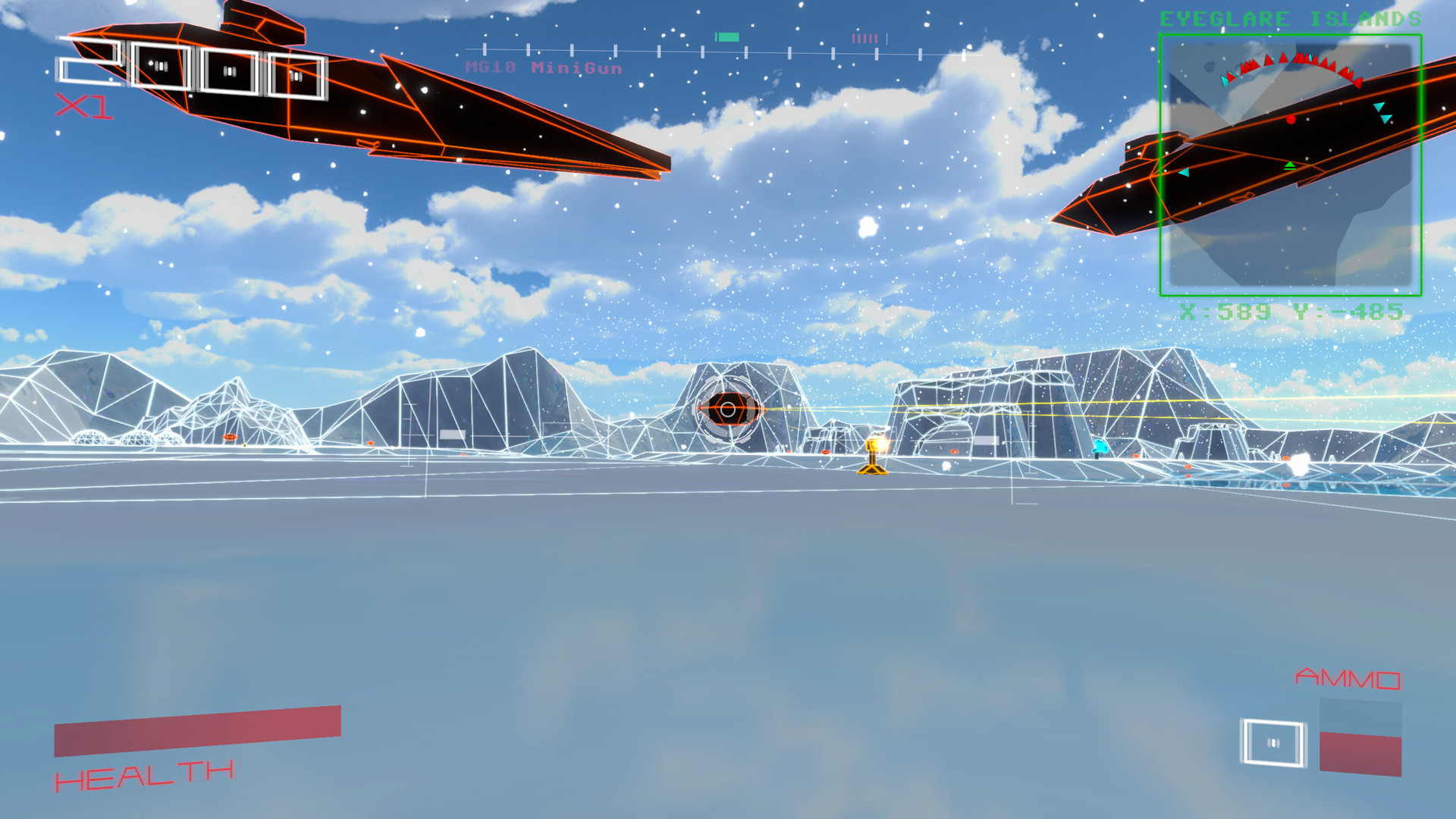The width and height of the screenshot is (1456, 819).
Task: Select the red dot player marker on minimap
Action: click(1291, 118)
